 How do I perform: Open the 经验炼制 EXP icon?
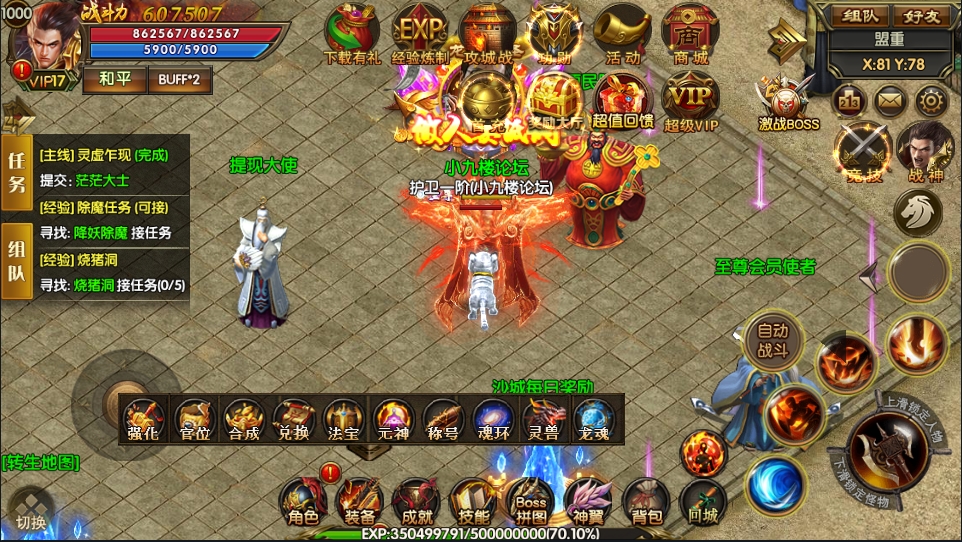[420, 33]
